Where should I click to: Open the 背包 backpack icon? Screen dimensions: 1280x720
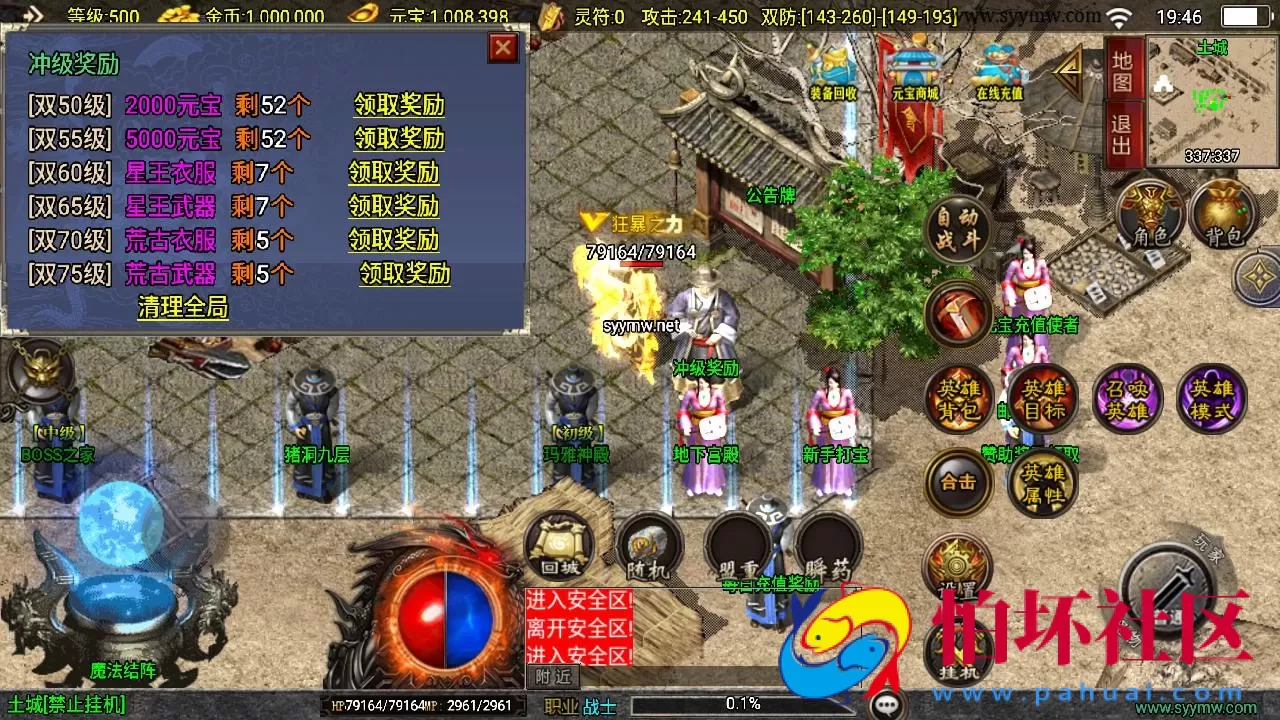click(1222, 215)
